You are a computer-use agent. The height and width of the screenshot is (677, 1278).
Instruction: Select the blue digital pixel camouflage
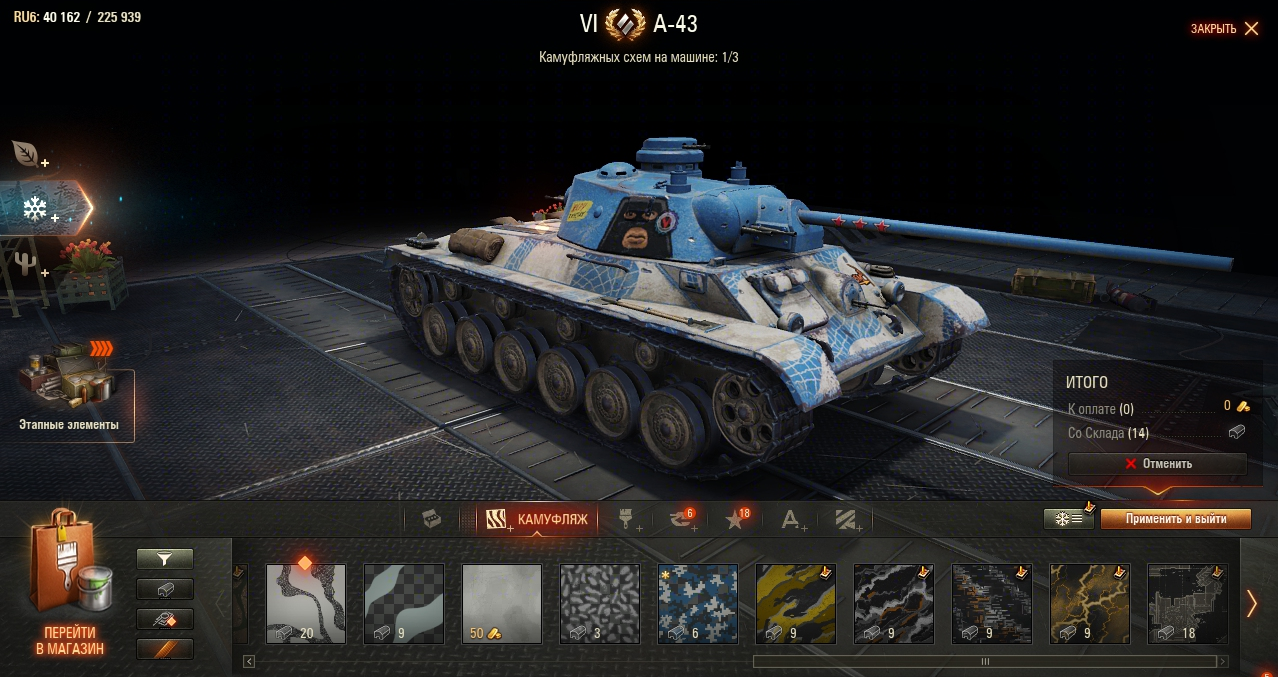tap(698, 603)
